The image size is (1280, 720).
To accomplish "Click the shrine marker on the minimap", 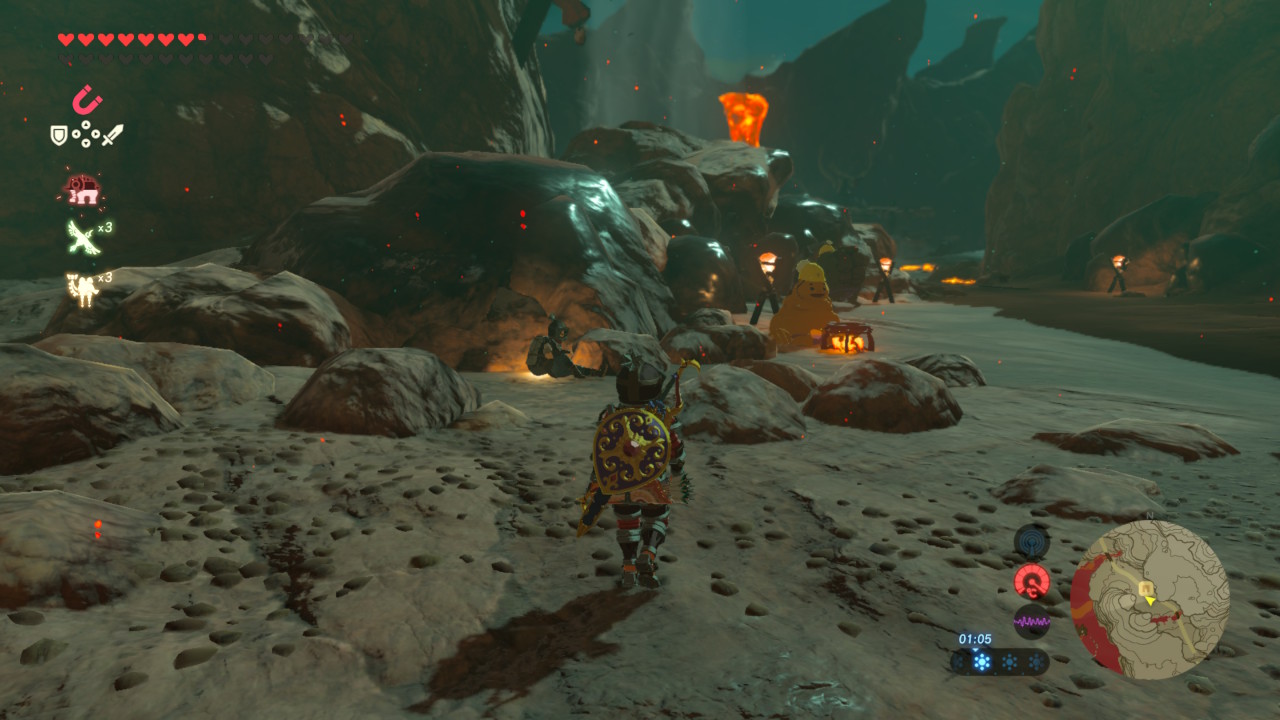I will 1144,589.
